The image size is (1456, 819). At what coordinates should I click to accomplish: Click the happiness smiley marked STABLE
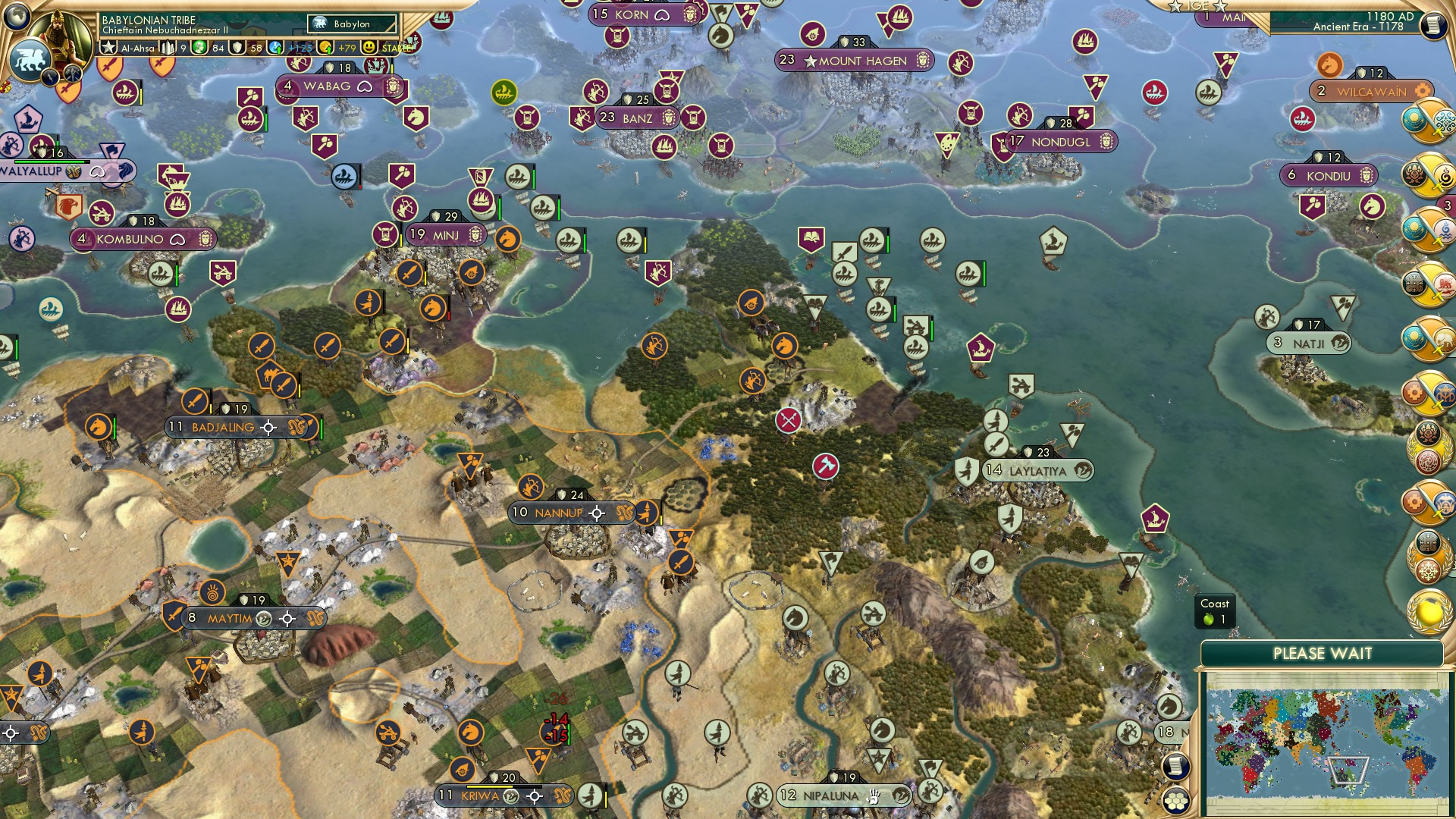[369, 48]
